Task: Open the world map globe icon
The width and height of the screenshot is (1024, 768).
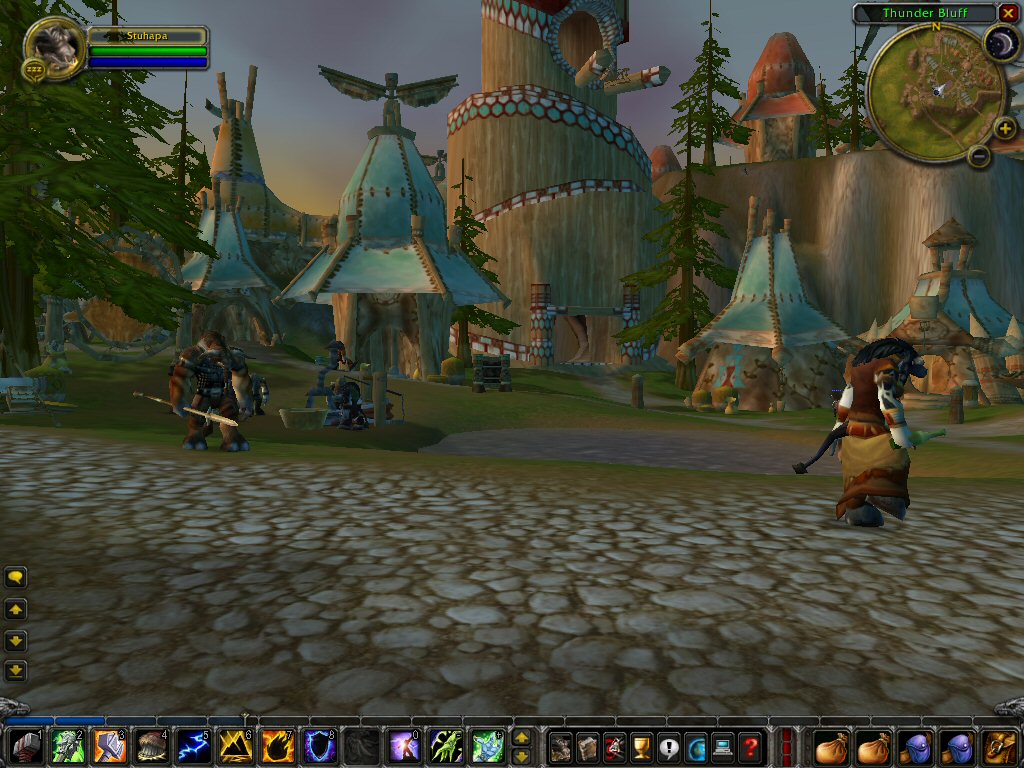Action: [696, 747]
